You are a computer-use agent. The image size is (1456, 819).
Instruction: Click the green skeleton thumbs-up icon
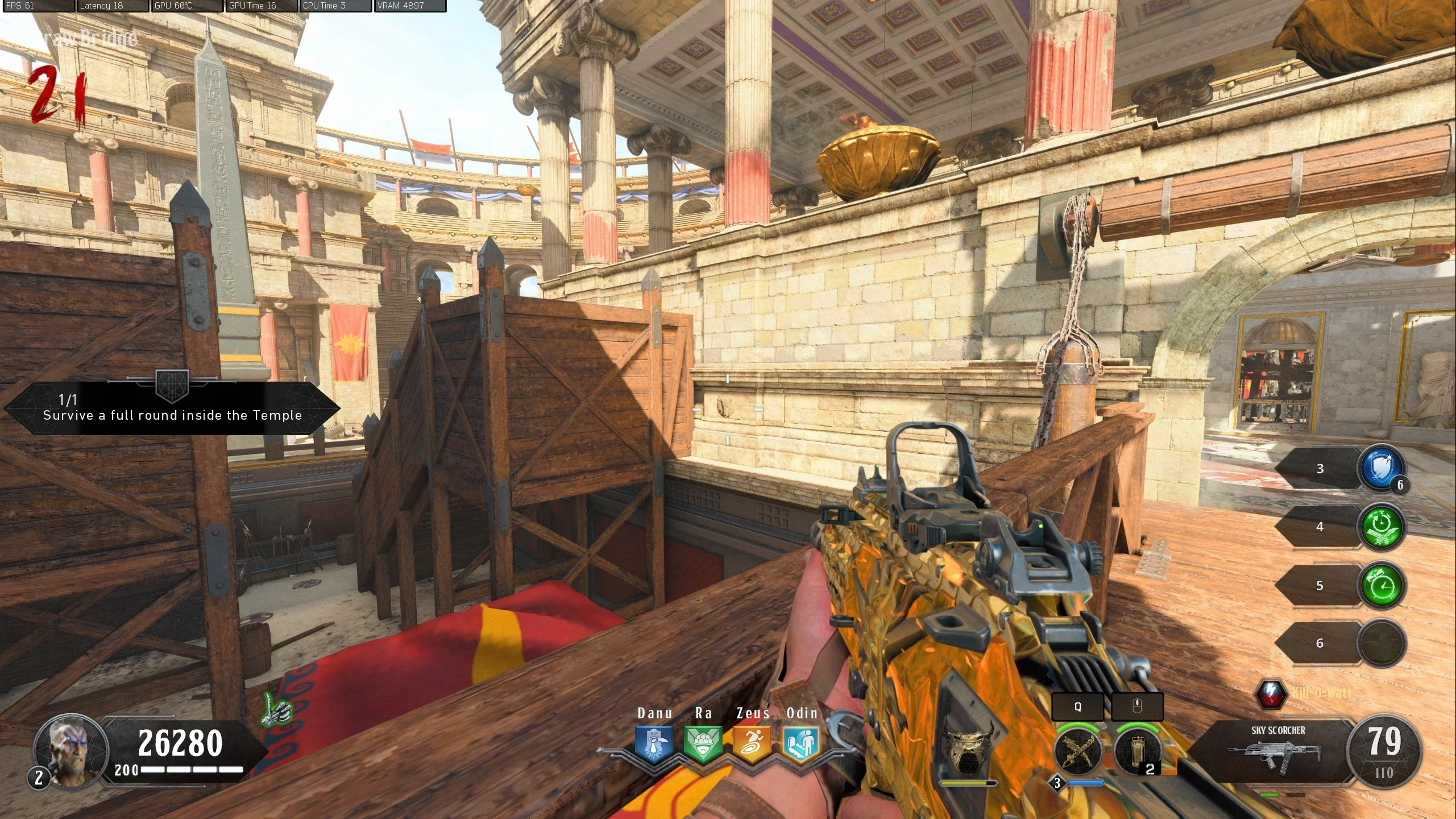tap(277, 710)
